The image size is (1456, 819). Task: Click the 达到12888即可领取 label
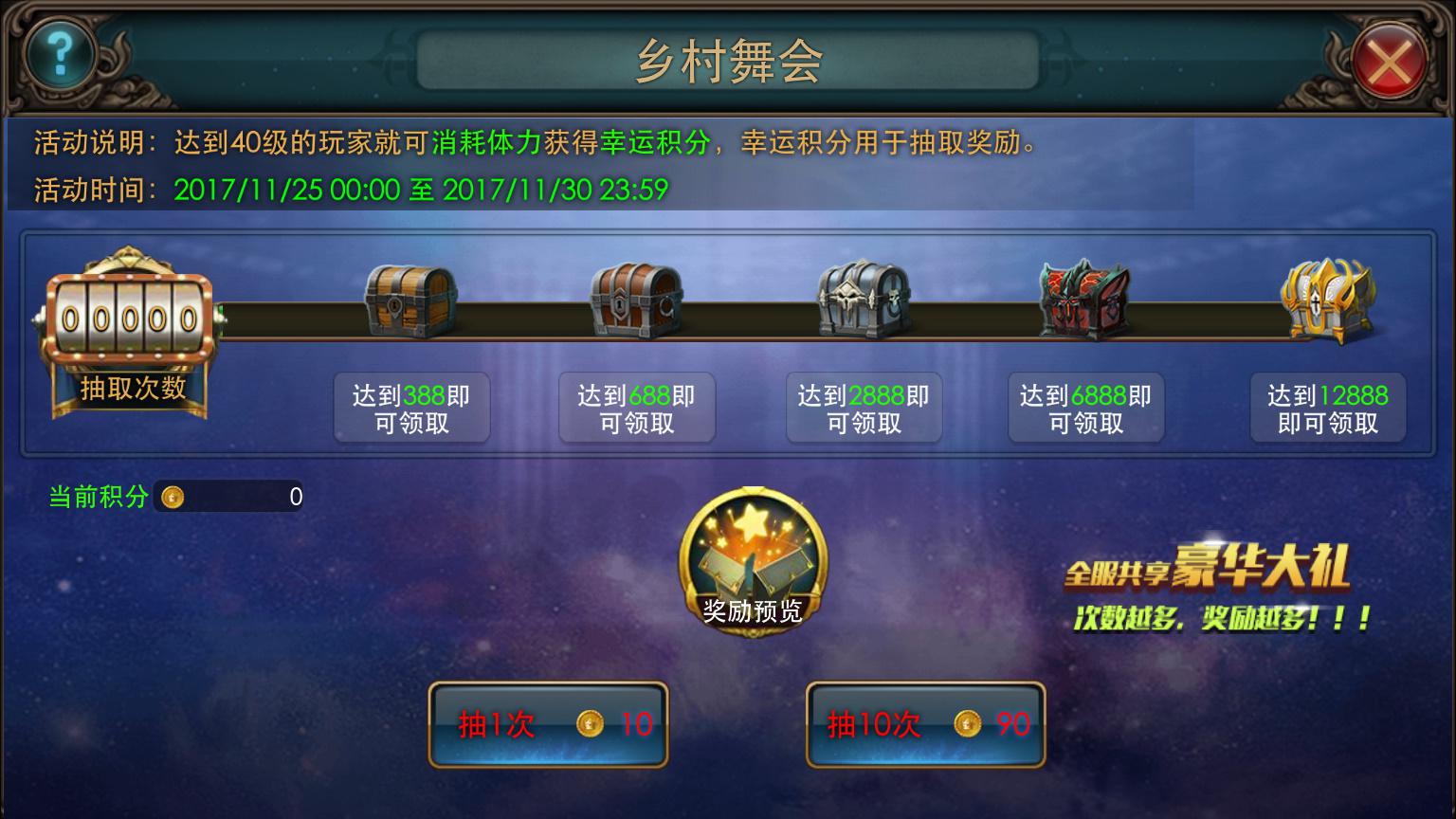point(1327,409)
